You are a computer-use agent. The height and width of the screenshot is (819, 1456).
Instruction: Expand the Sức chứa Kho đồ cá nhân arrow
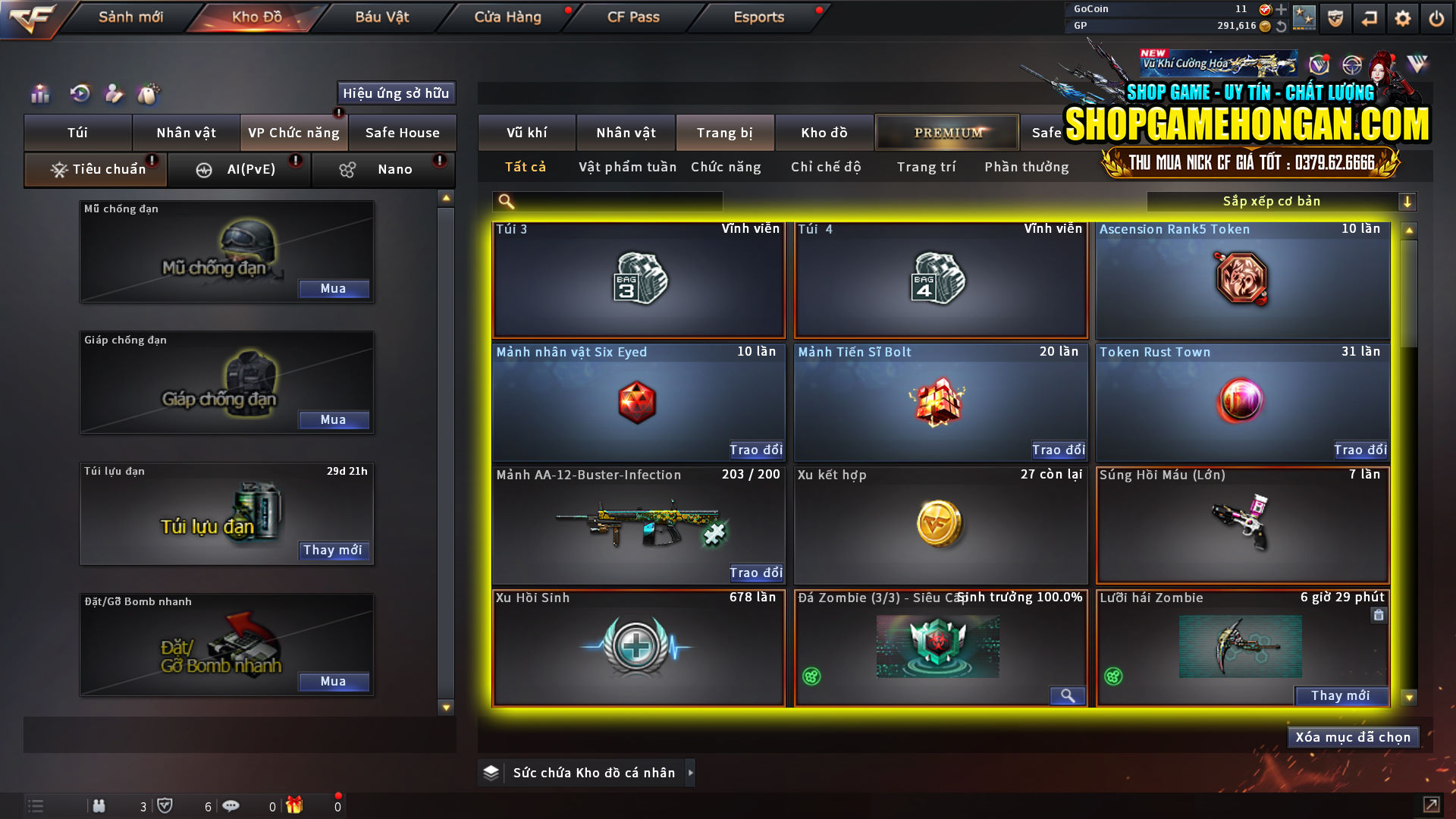[x=691, y=773]
